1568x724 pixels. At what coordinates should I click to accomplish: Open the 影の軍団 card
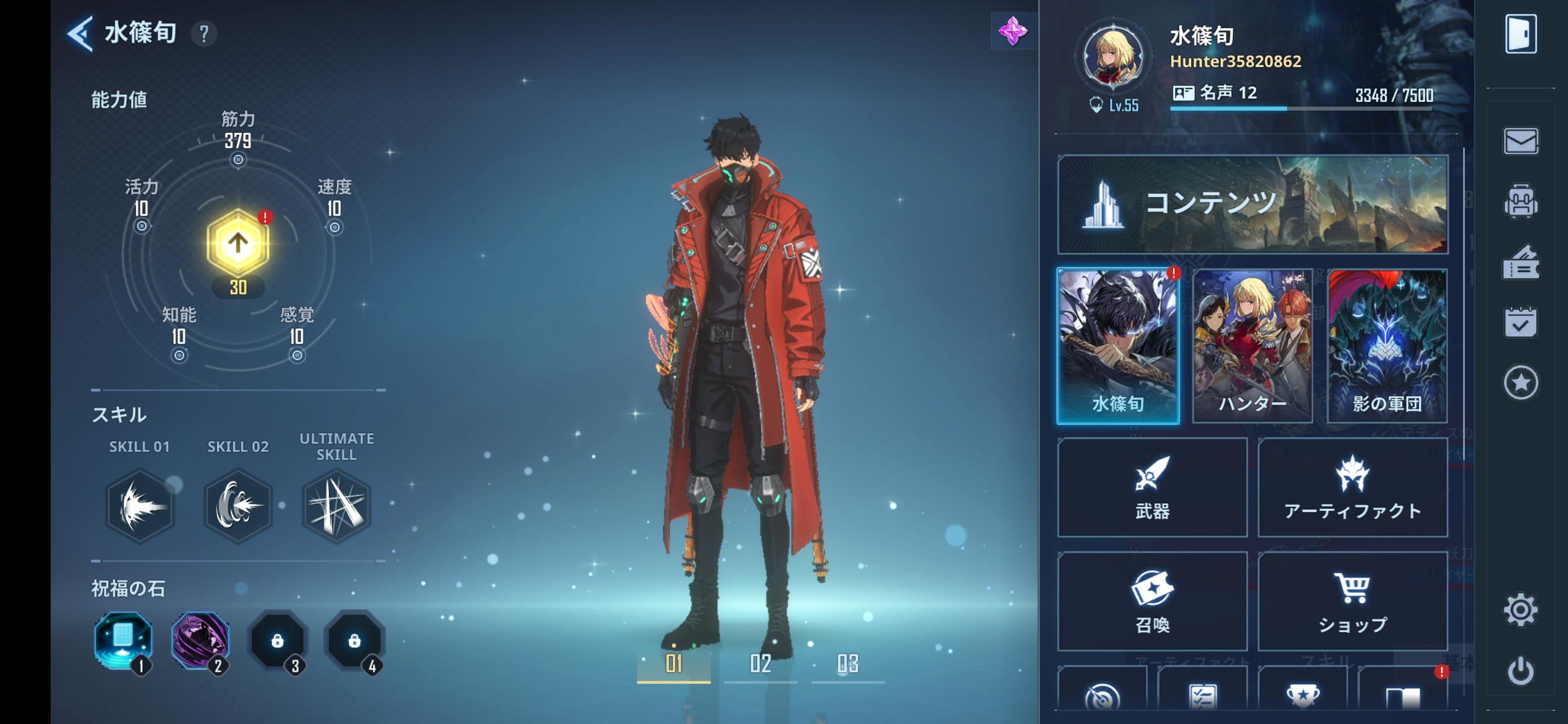pyautogui.click(x=1387, y=346)
